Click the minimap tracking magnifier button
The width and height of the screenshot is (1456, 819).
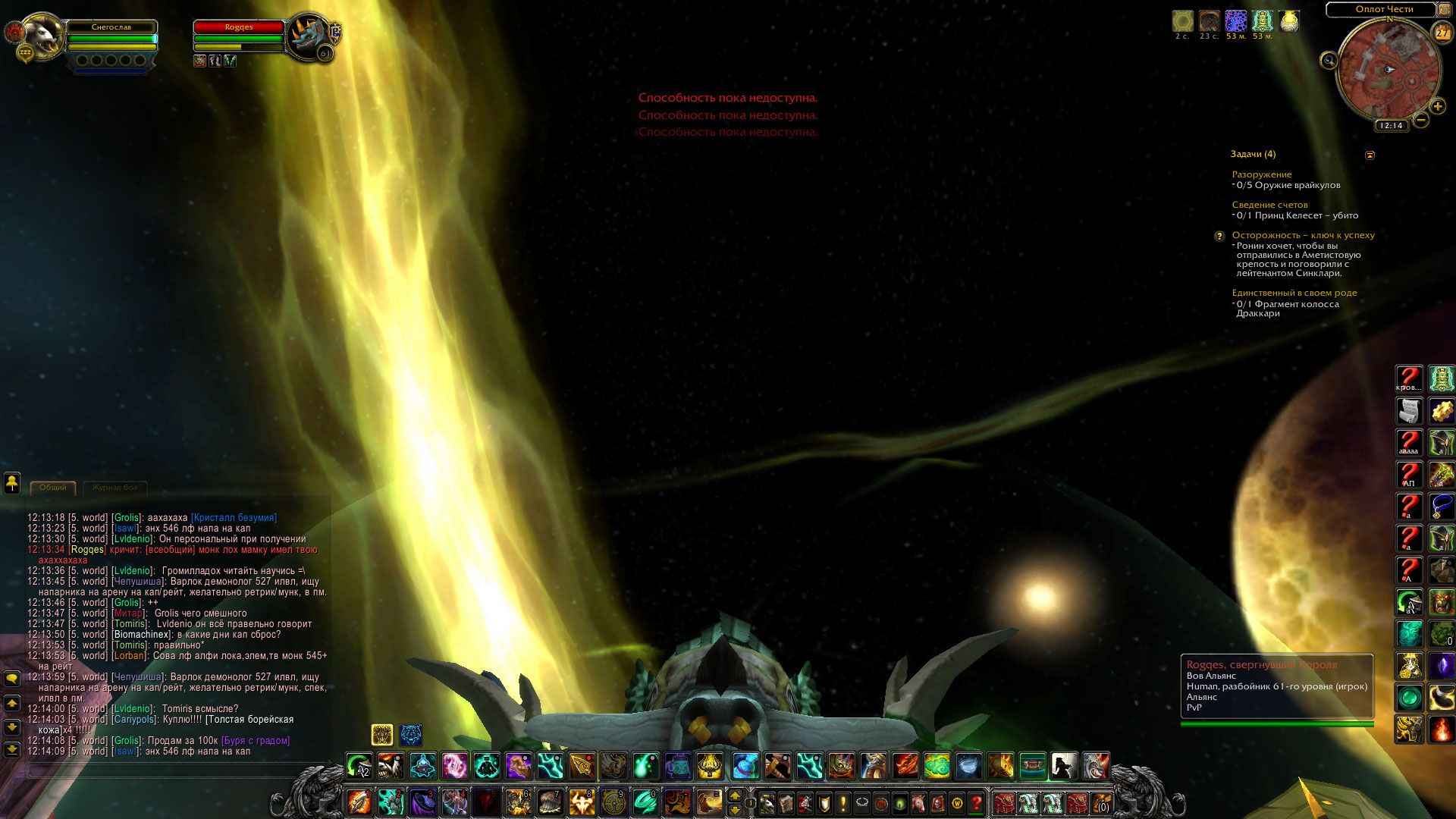click(x=1329, y=61)
